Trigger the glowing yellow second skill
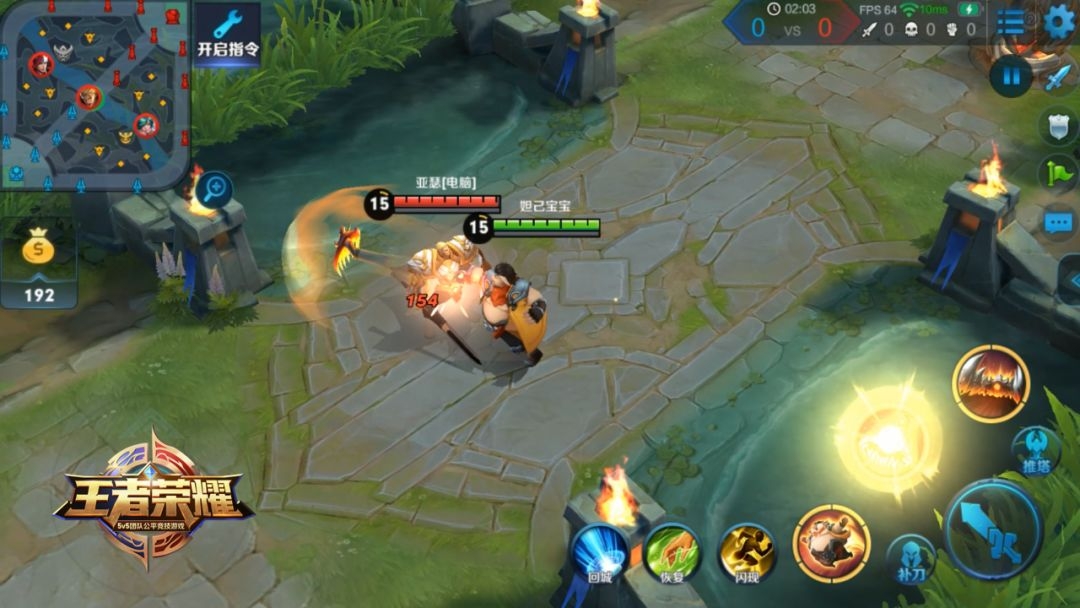The height and width of the screenshot is (608, 1080). tap(888, 438)
